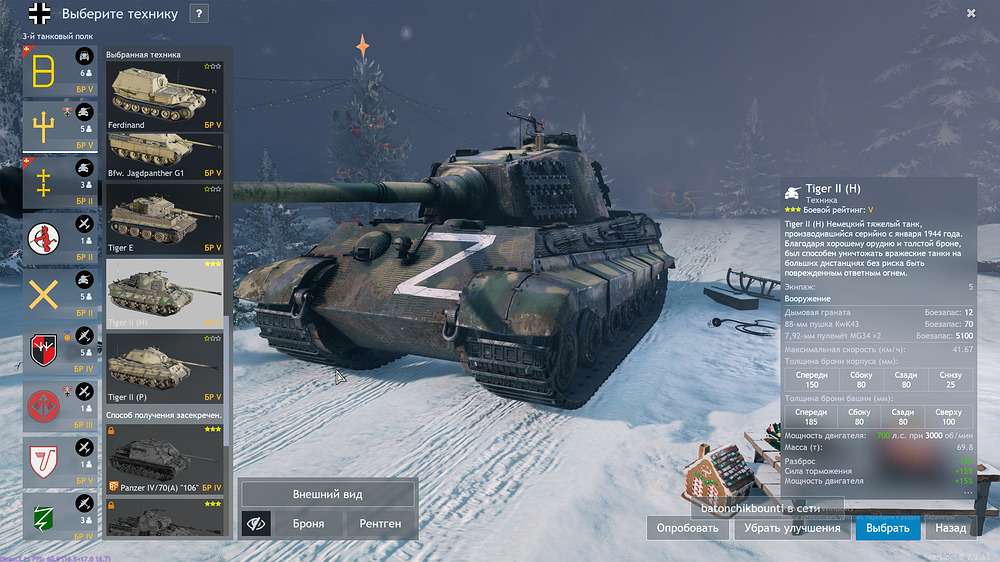Select the red devil emblem squad

(x=44, y=237)
